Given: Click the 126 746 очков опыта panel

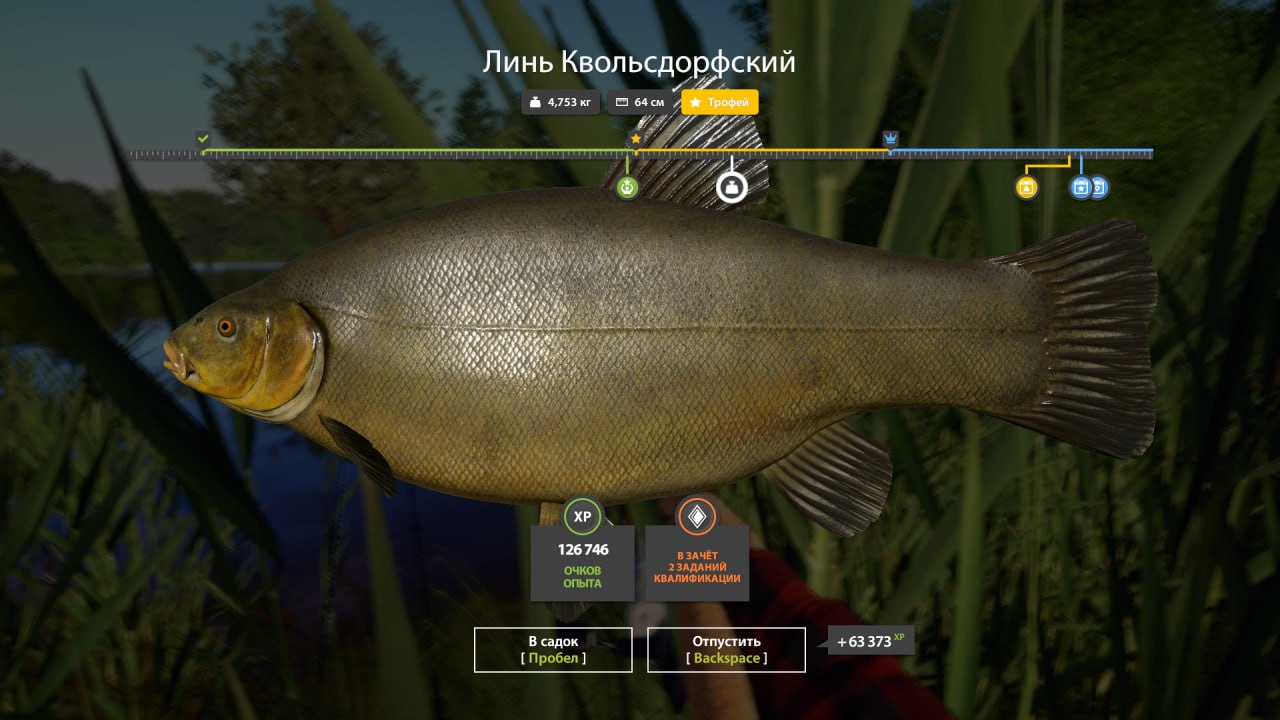Looking at the screenshot, I should [584, 565].
